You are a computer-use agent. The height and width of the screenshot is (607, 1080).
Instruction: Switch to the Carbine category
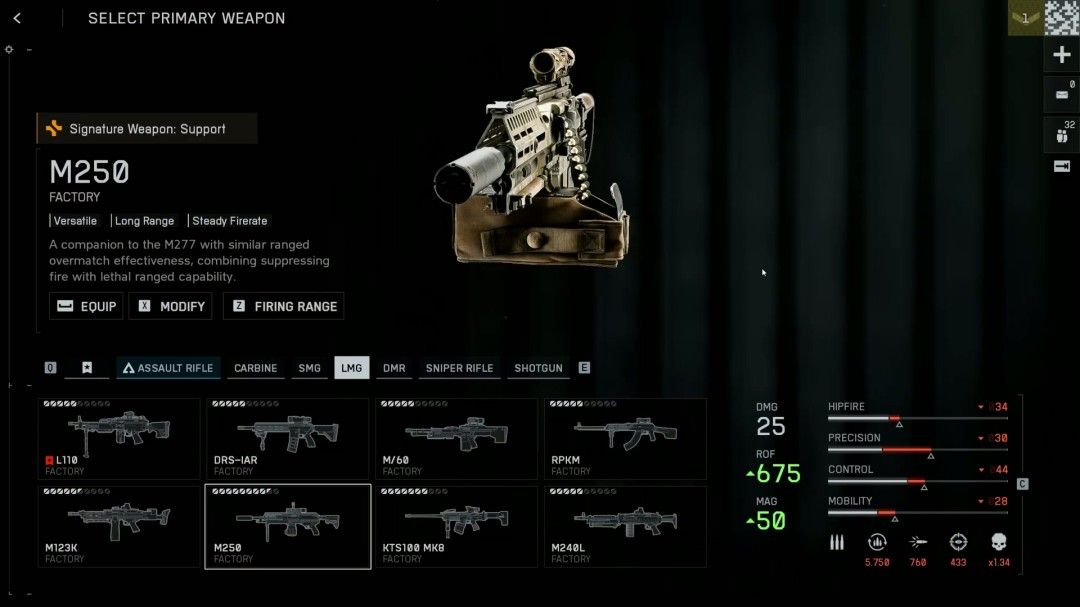[255, 368]
